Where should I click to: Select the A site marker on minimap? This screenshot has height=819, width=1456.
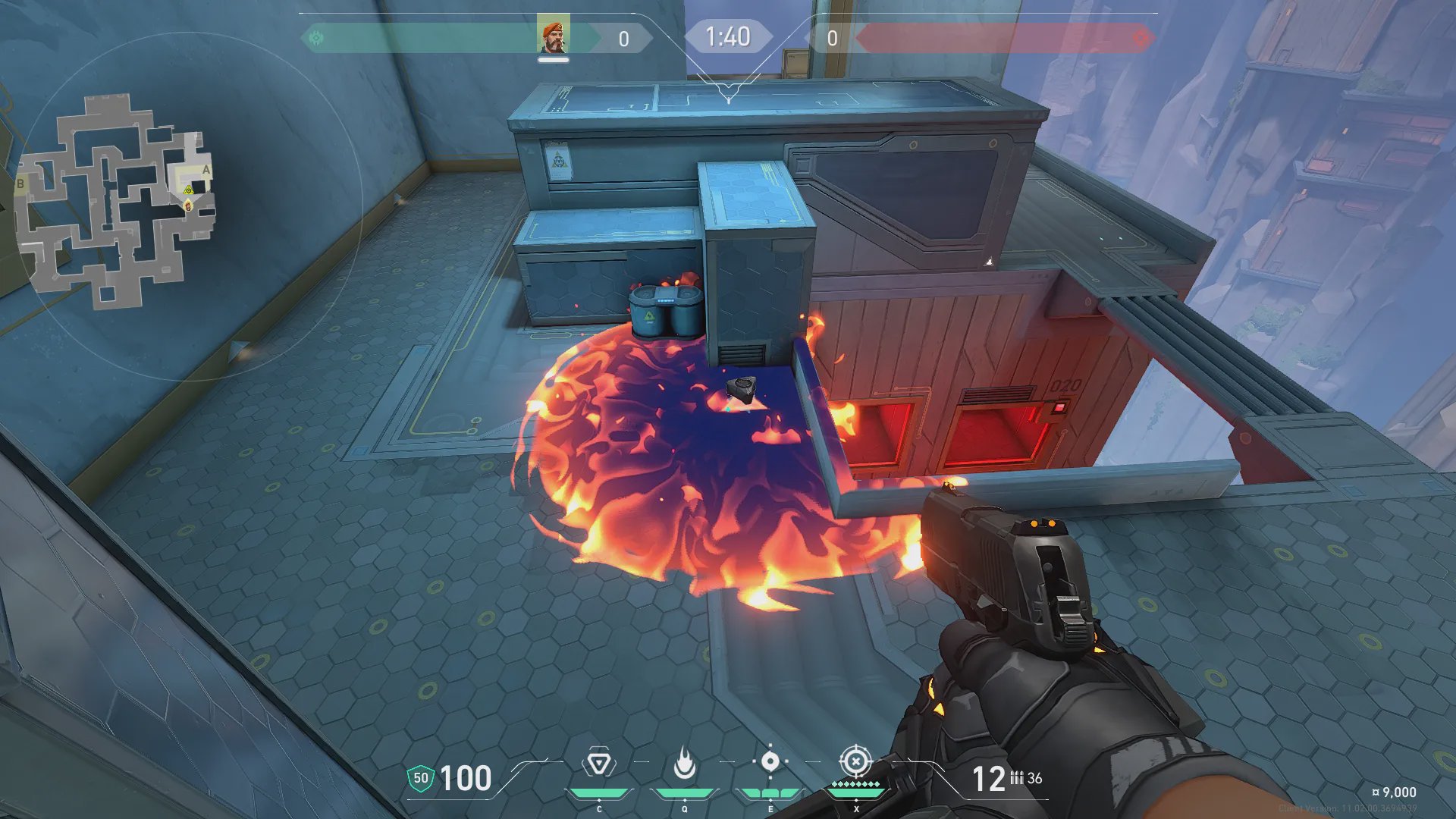[x=206, y=170]
